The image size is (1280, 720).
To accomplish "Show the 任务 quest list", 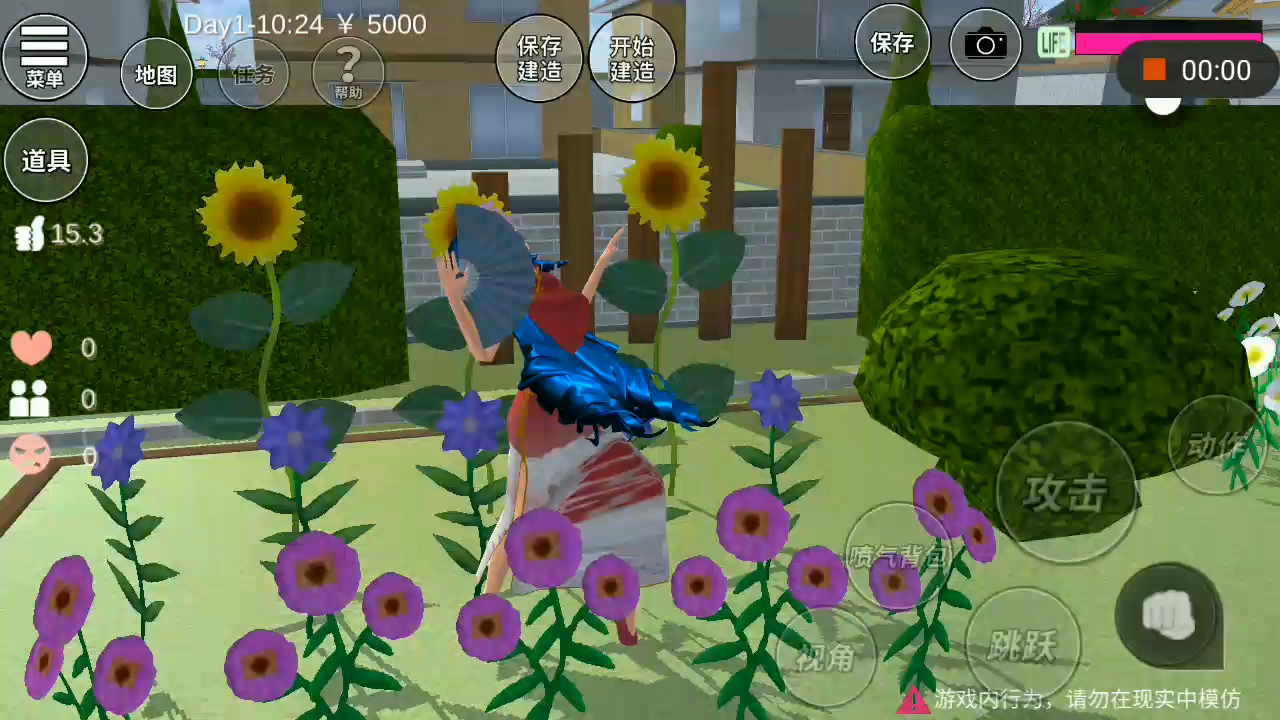I will pyautogui.click(x=253, y=74).
